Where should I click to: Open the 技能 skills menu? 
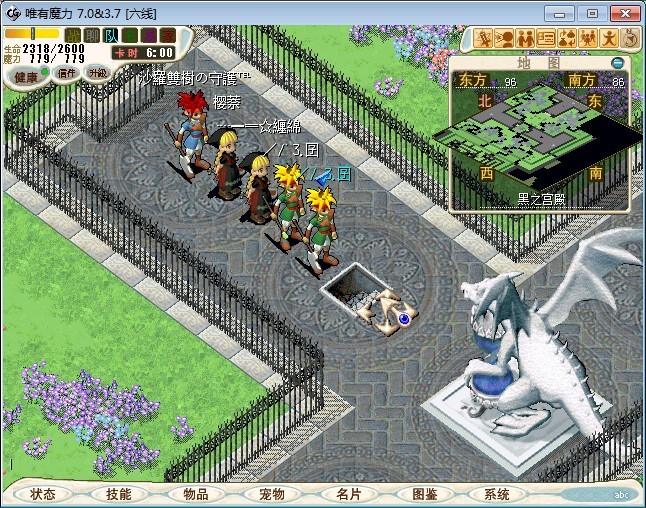click(119, 494)
